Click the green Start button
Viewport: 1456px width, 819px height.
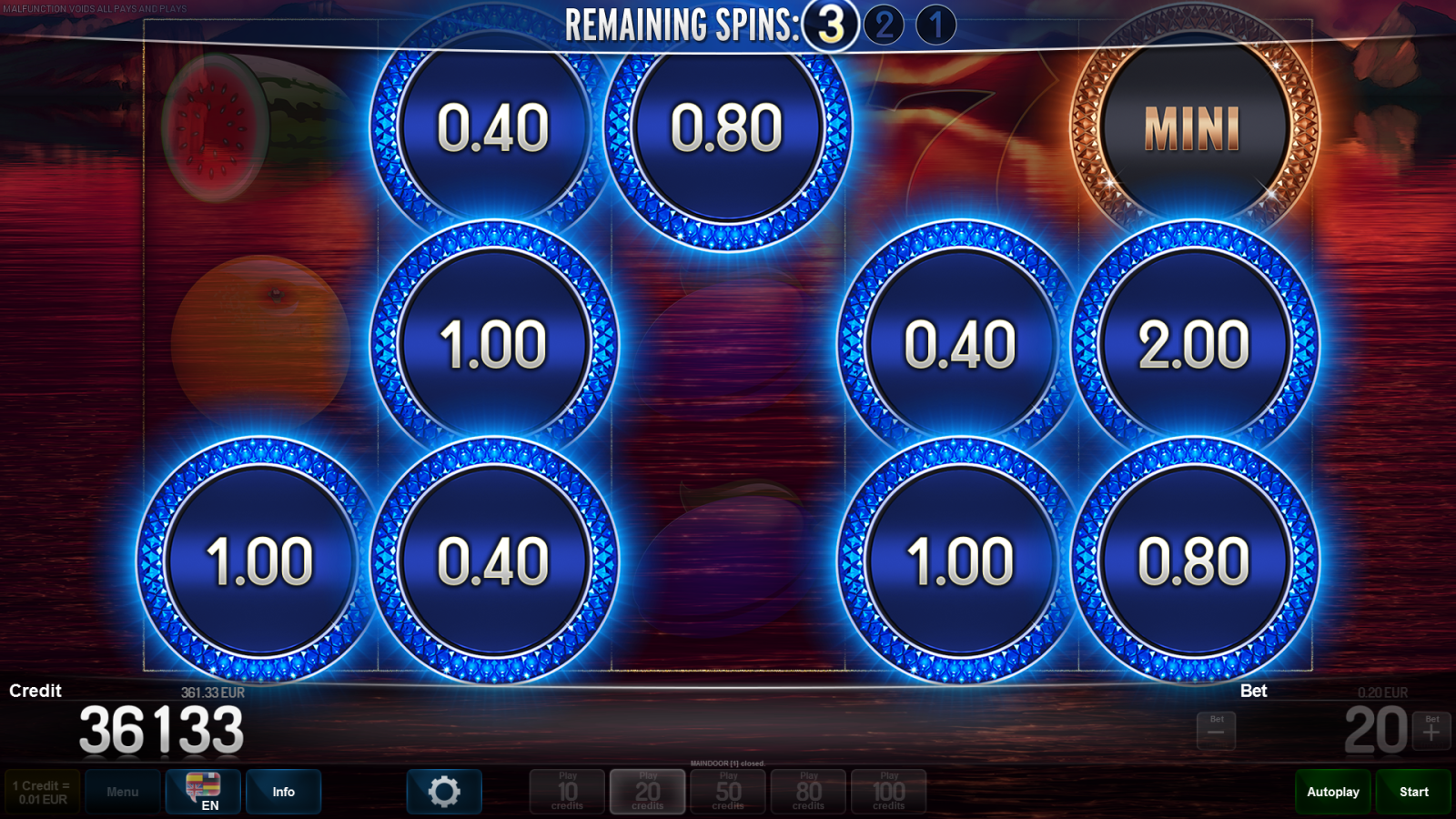1413,792
